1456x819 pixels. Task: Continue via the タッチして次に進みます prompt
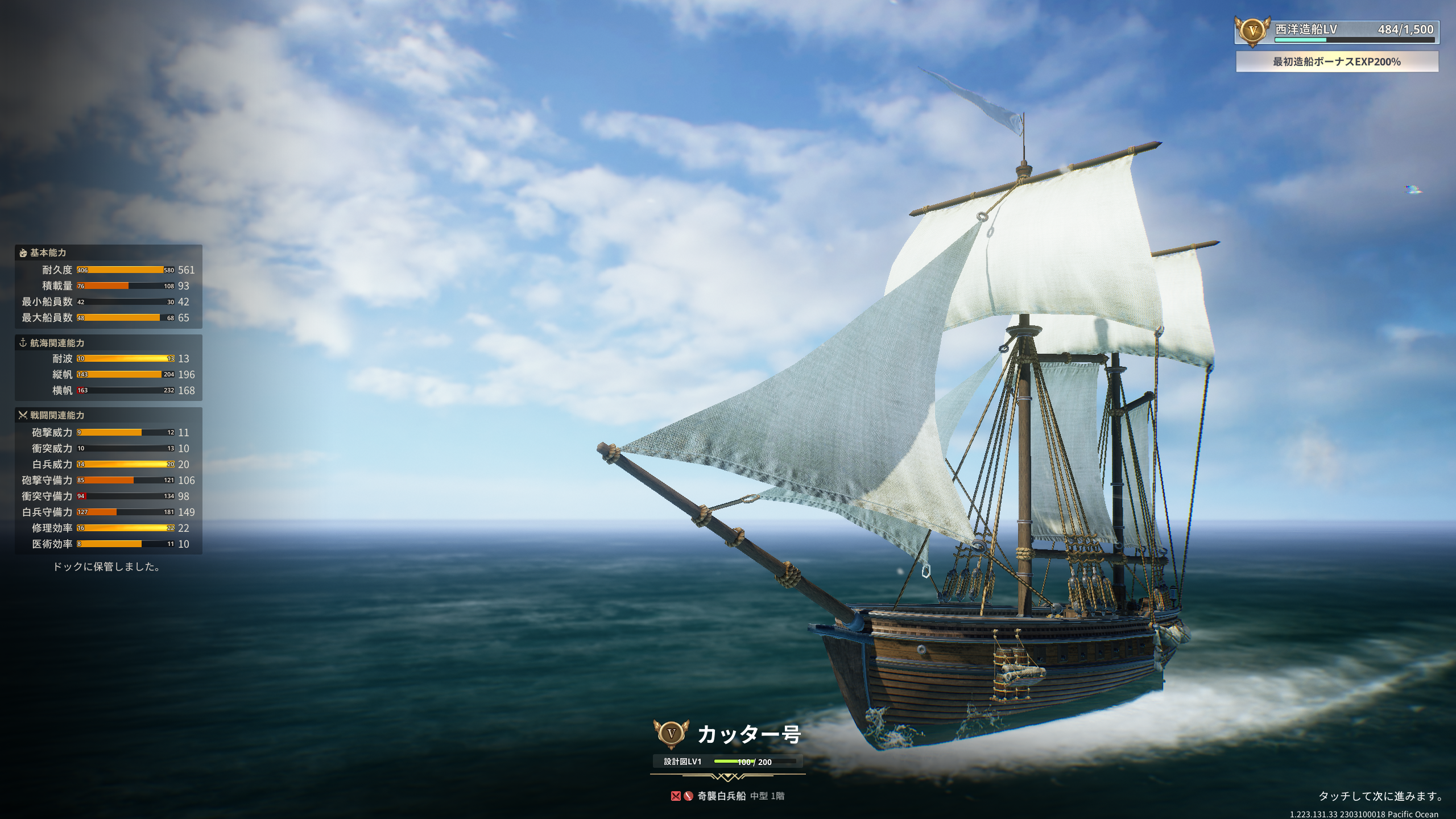[1381, 796]
